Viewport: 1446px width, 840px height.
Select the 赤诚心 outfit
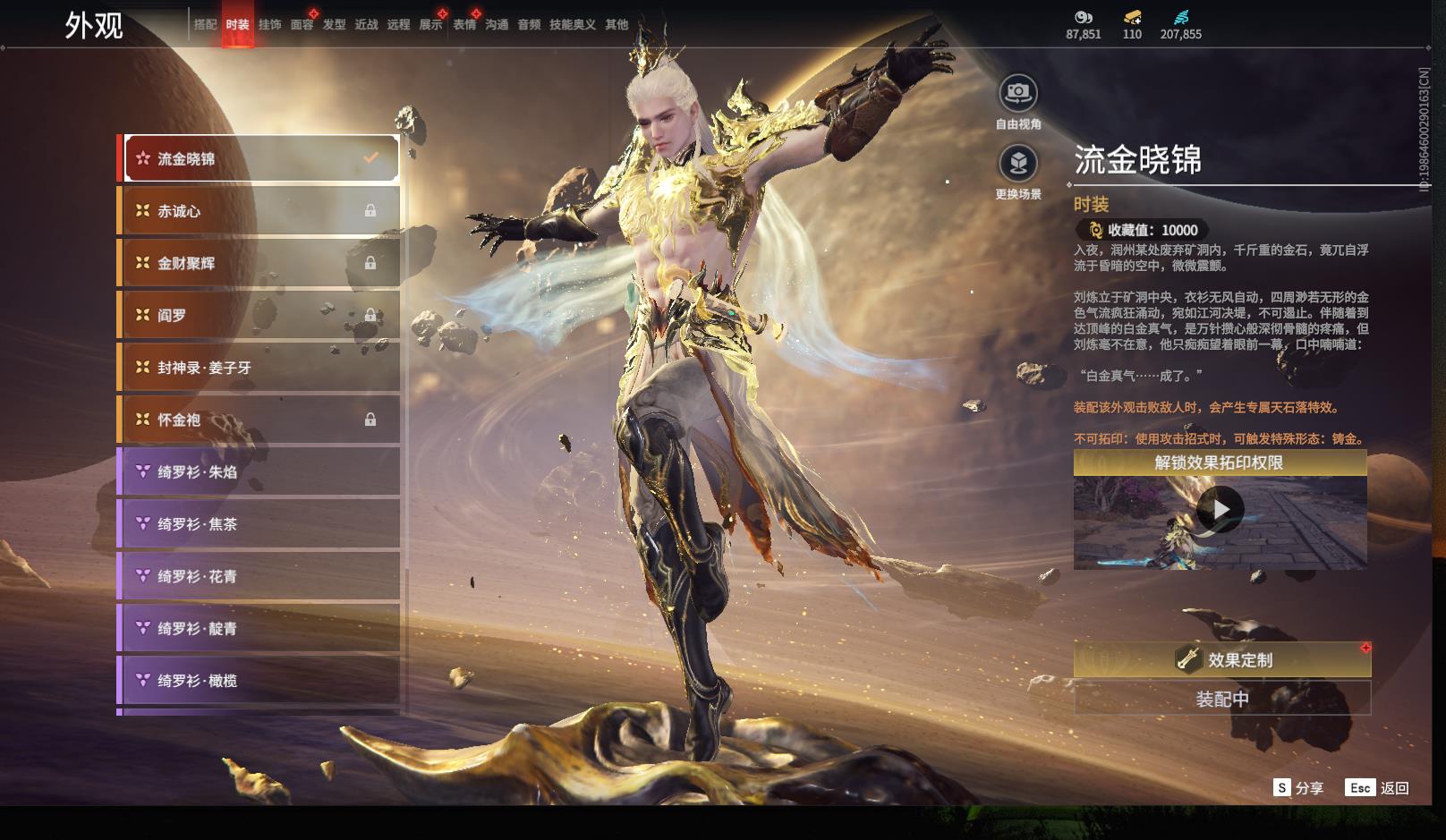pos(259,211)
